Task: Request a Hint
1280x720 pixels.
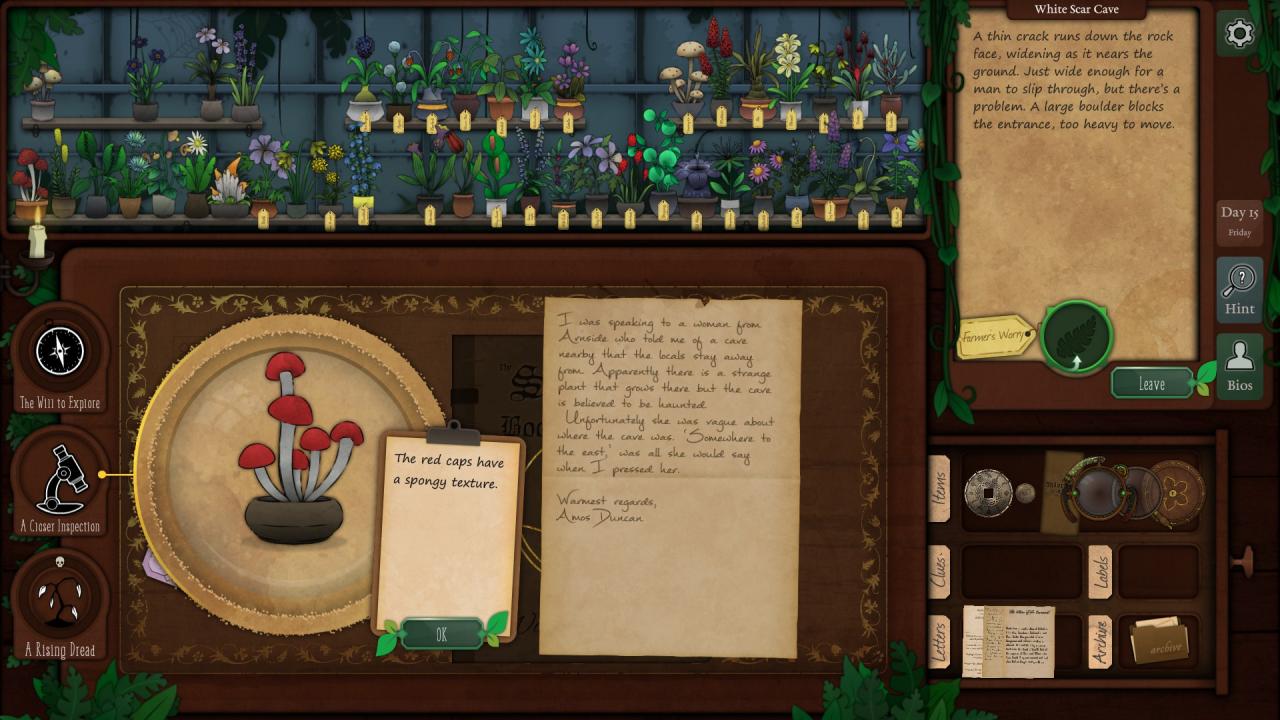Action: tap(1239, 290)
